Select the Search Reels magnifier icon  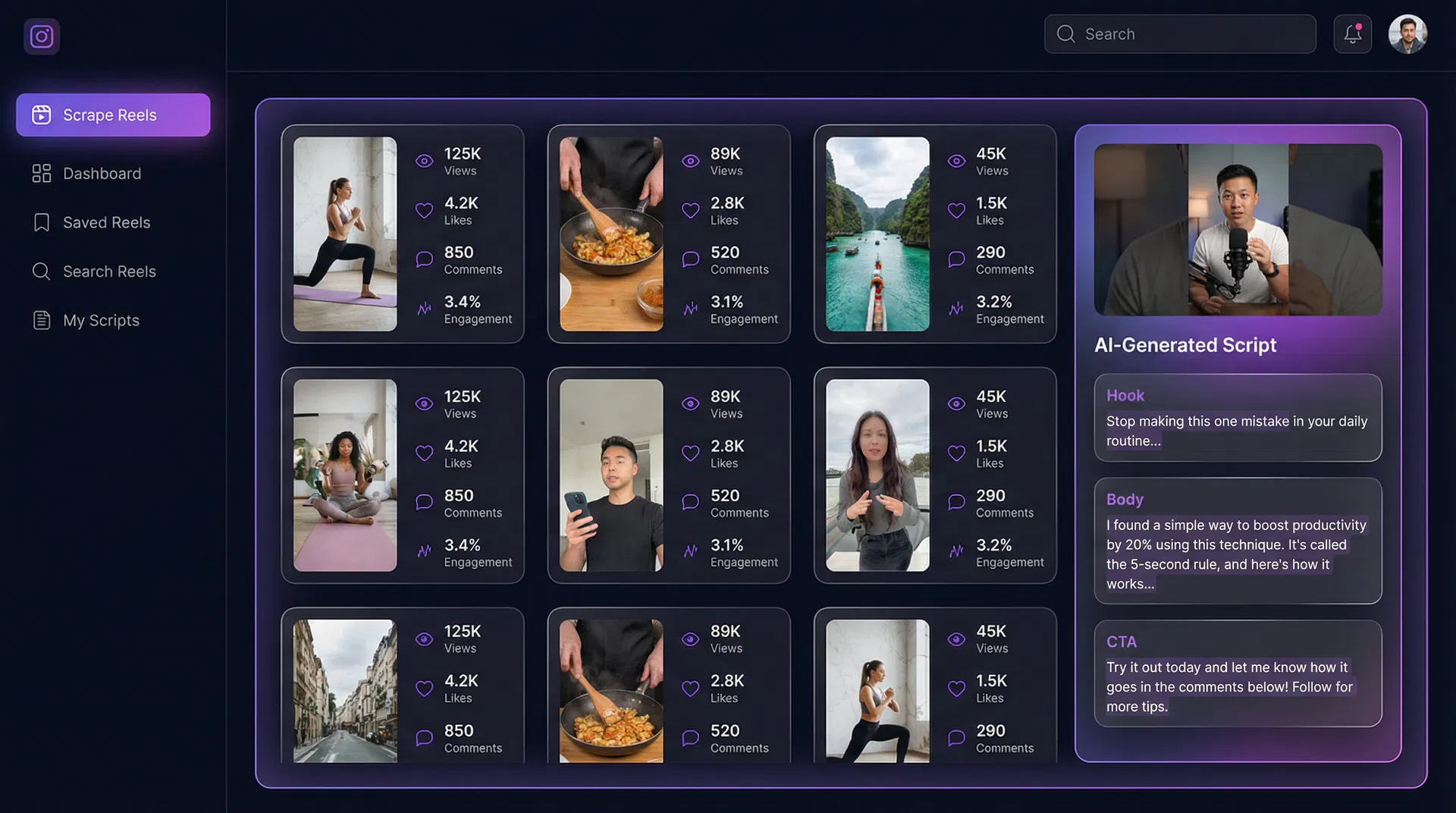click(42, 271)
